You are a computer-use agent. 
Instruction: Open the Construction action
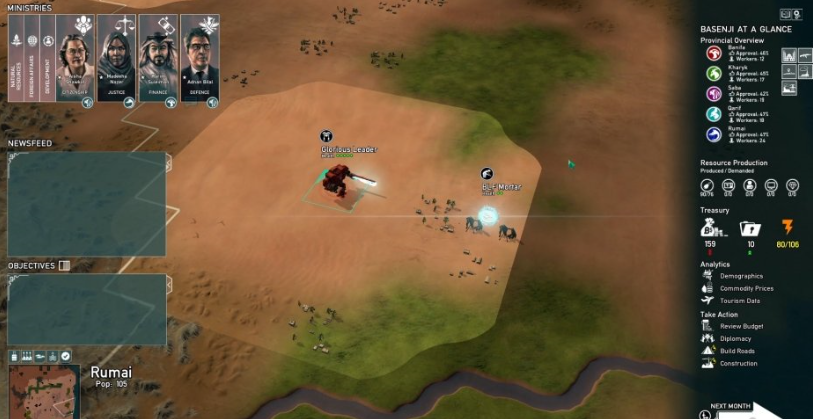pyautogui.click(x=738, y=363)
